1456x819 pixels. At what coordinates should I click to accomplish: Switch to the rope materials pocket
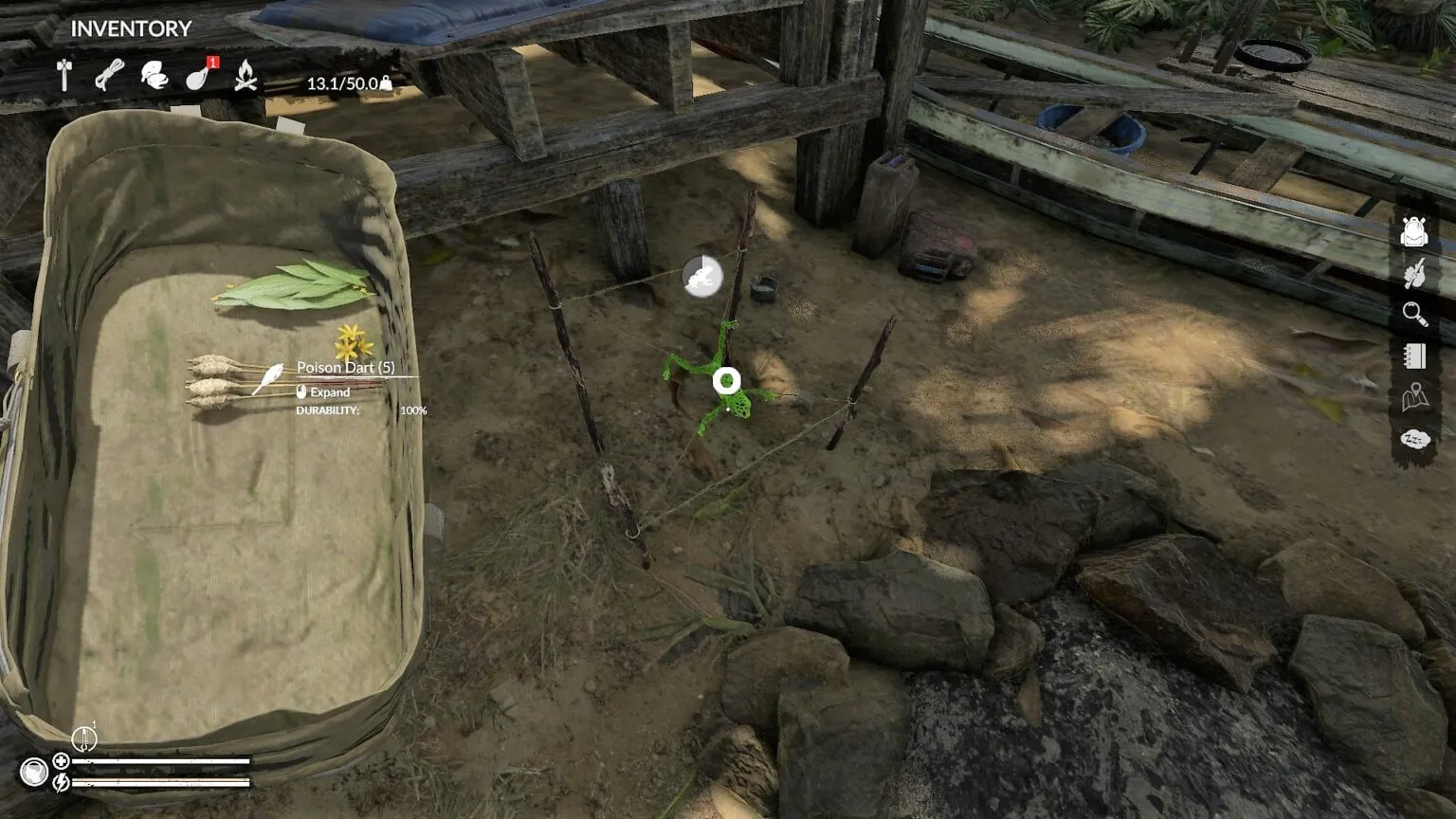point(109,76)
